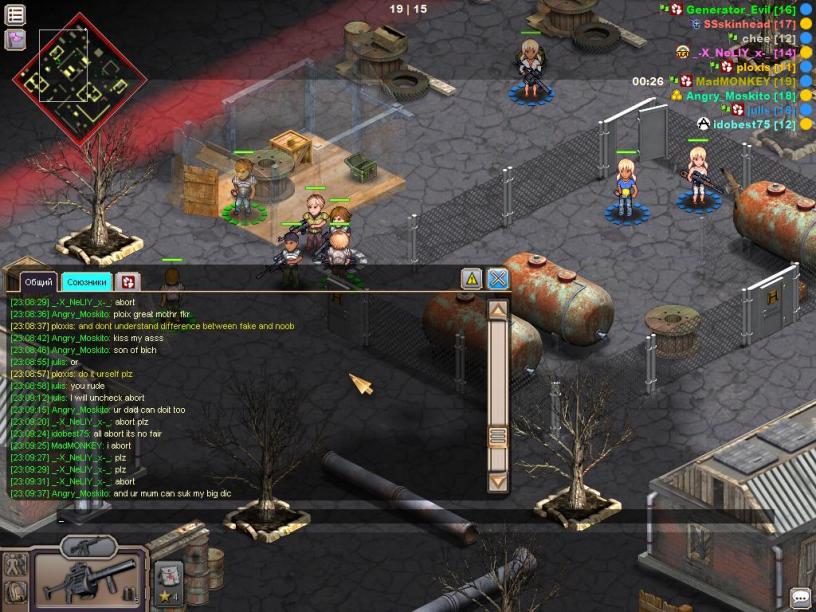Open the main menu list button

point(15,15)
